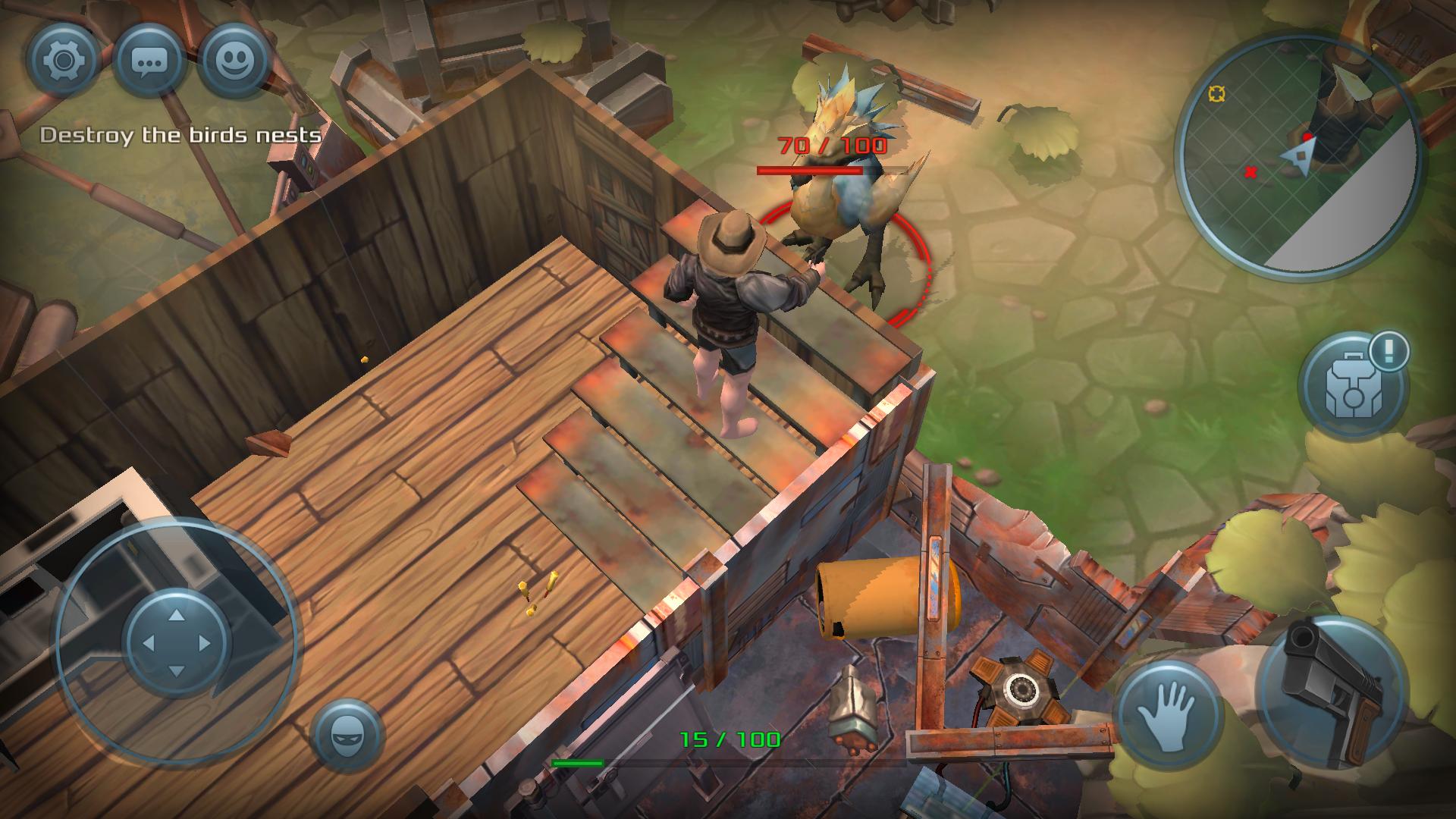Tap the red X on the minimap
The image size is (1456, 819).
[1250, 173]
